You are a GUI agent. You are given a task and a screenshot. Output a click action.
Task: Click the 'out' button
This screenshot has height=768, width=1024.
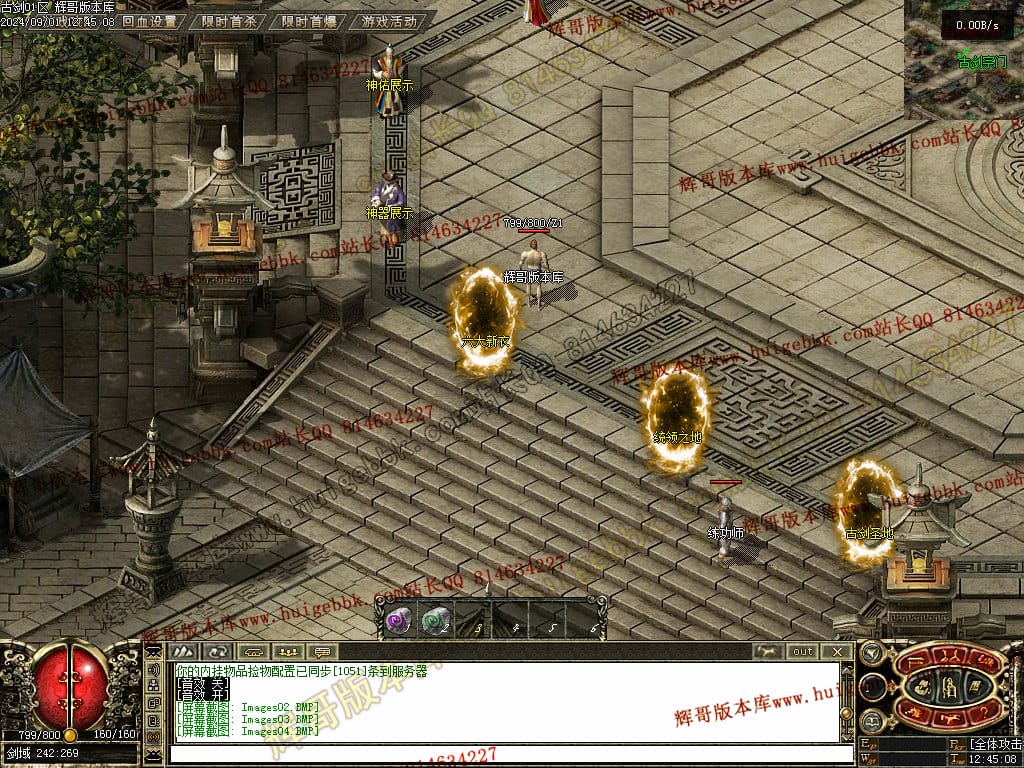tap(803, 652)
